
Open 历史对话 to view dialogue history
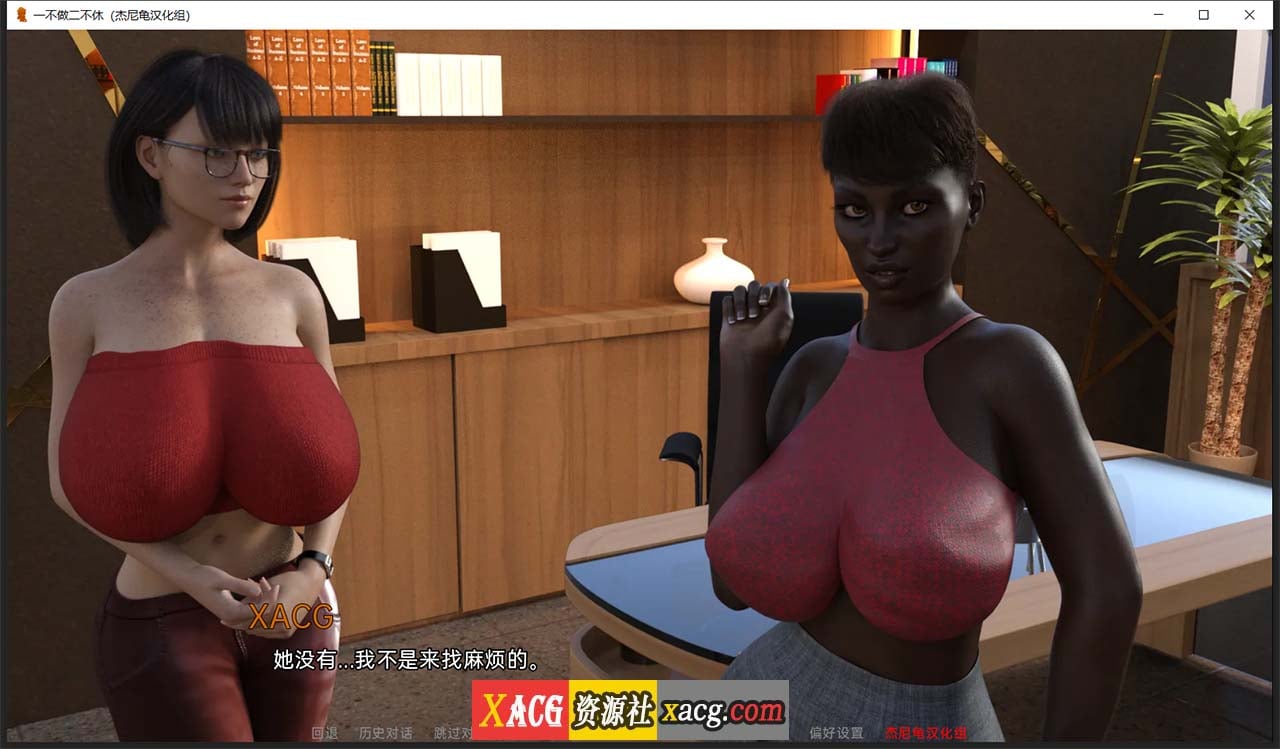tap(387, 731)
